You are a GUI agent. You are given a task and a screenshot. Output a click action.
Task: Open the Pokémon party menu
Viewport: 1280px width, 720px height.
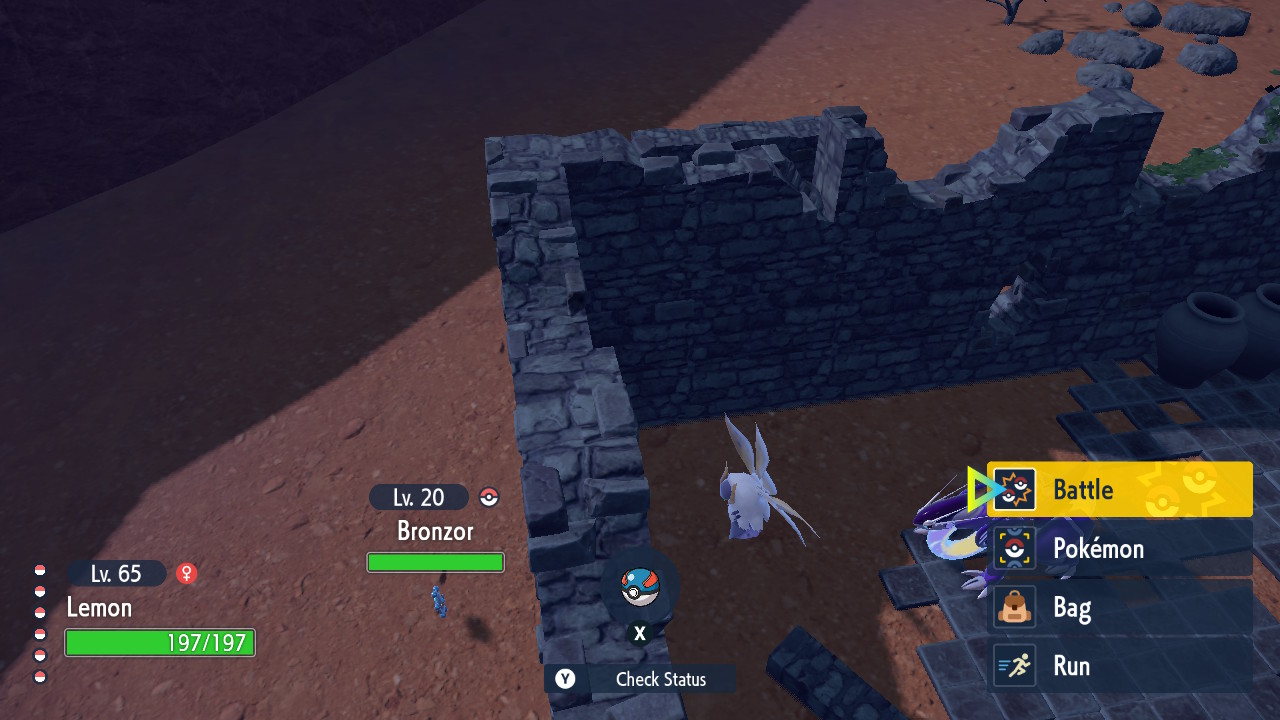(1120, 548)
